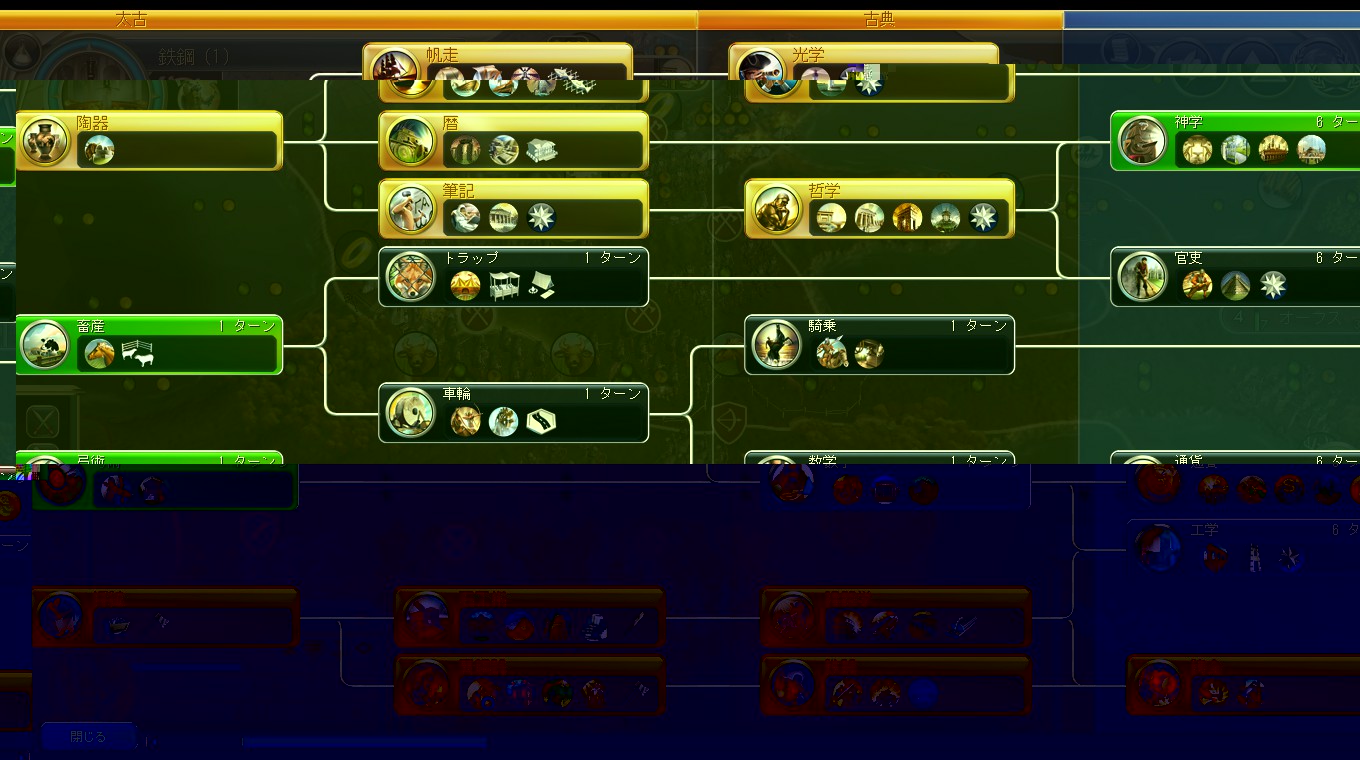Viewport: 1360px width, 760px height.
Task: Select the 官吏 (Civil Service) technology
Action: click(1236, 276)
